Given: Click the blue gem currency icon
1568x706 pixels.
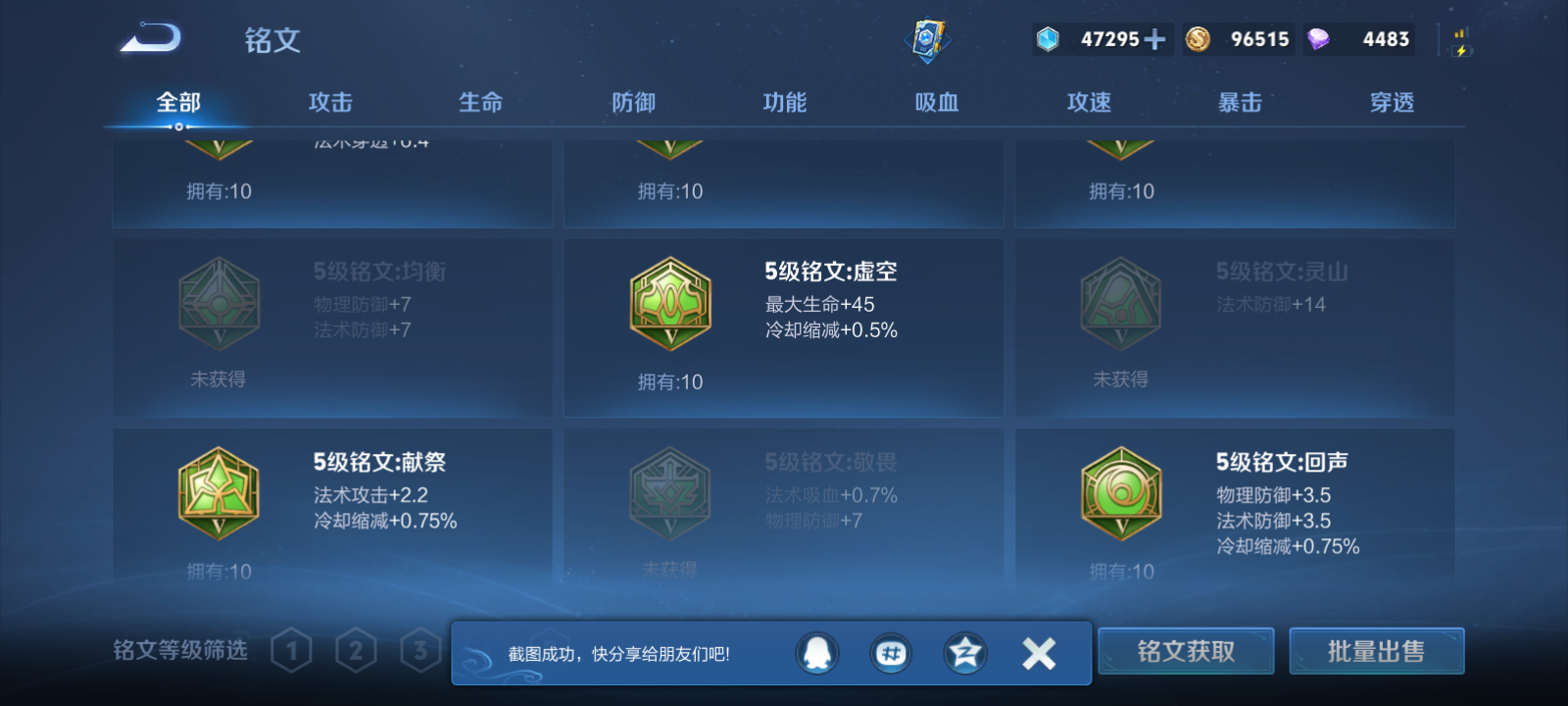Looking at the screenshot, I should [1049, 39].
